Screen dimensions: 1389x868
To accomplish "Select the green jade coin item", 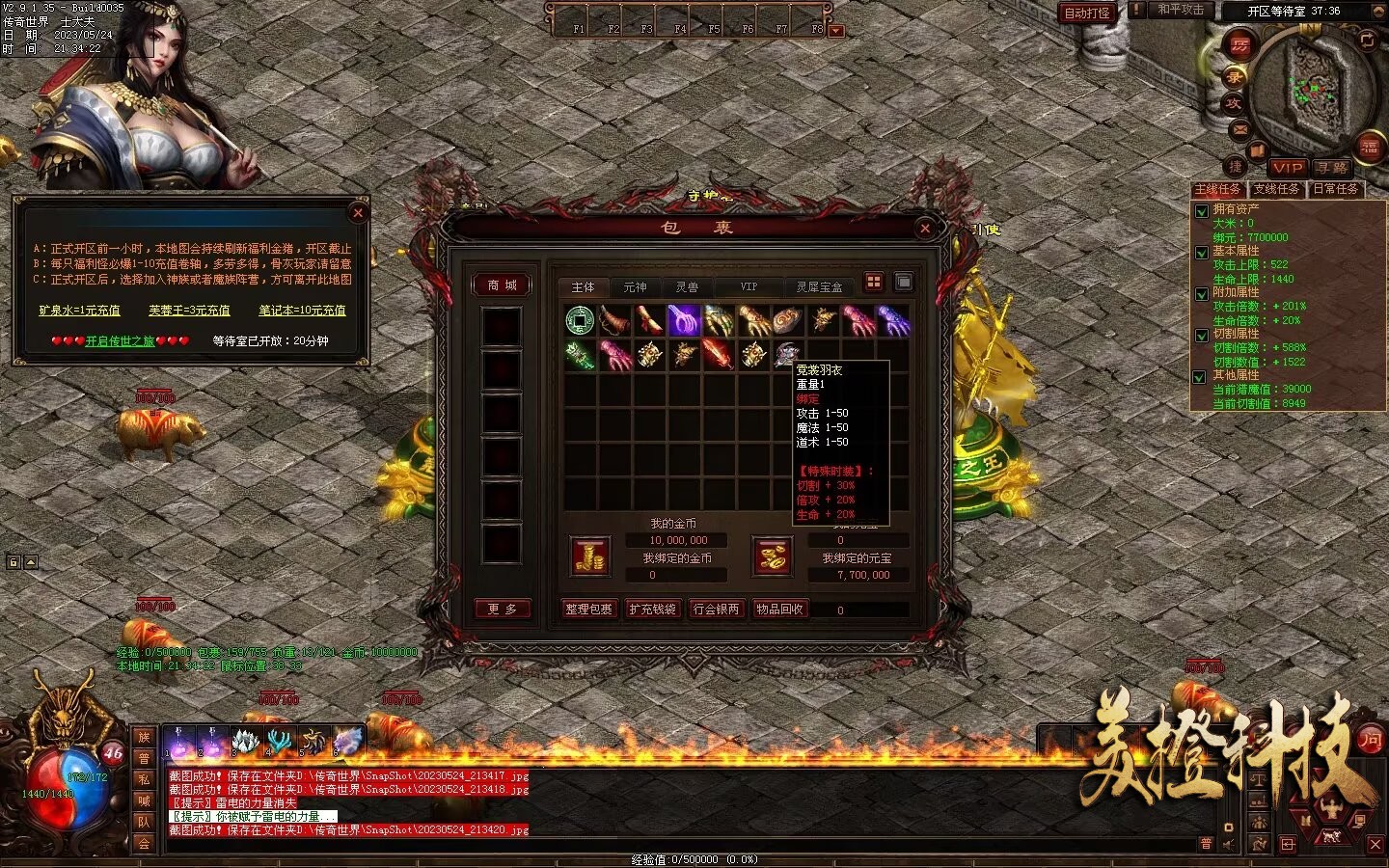I will [580, 319].
